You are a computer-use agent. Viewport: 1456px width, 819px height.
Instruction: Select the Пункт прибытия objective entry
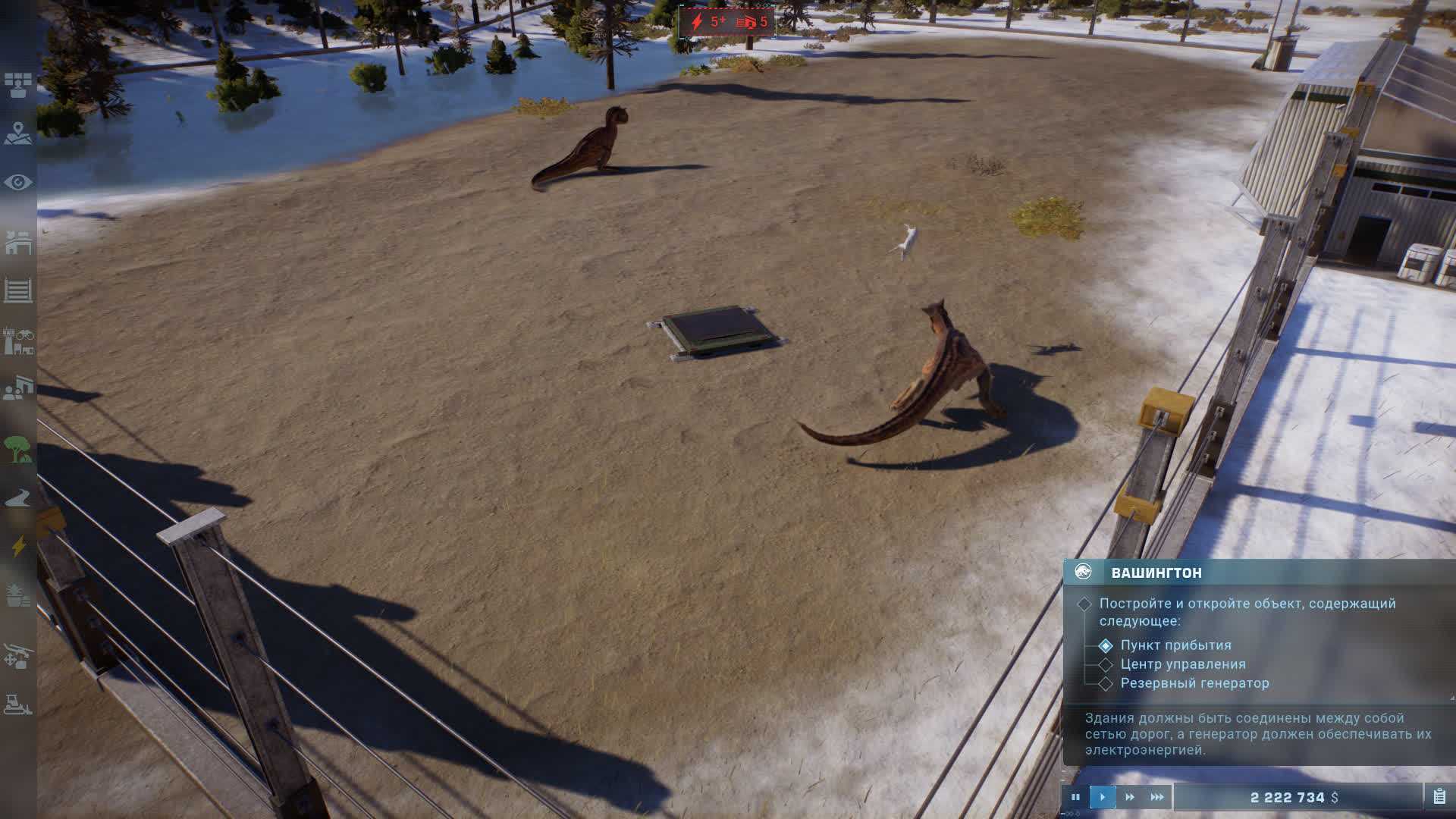(1175, 645)
